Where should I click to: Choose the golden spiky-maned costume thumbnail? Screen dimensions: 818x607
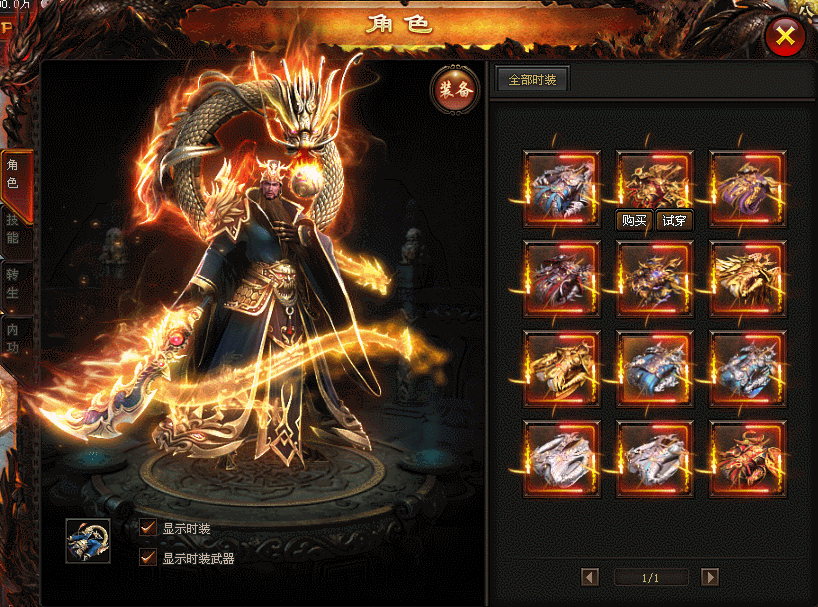[x=748, y=278]
